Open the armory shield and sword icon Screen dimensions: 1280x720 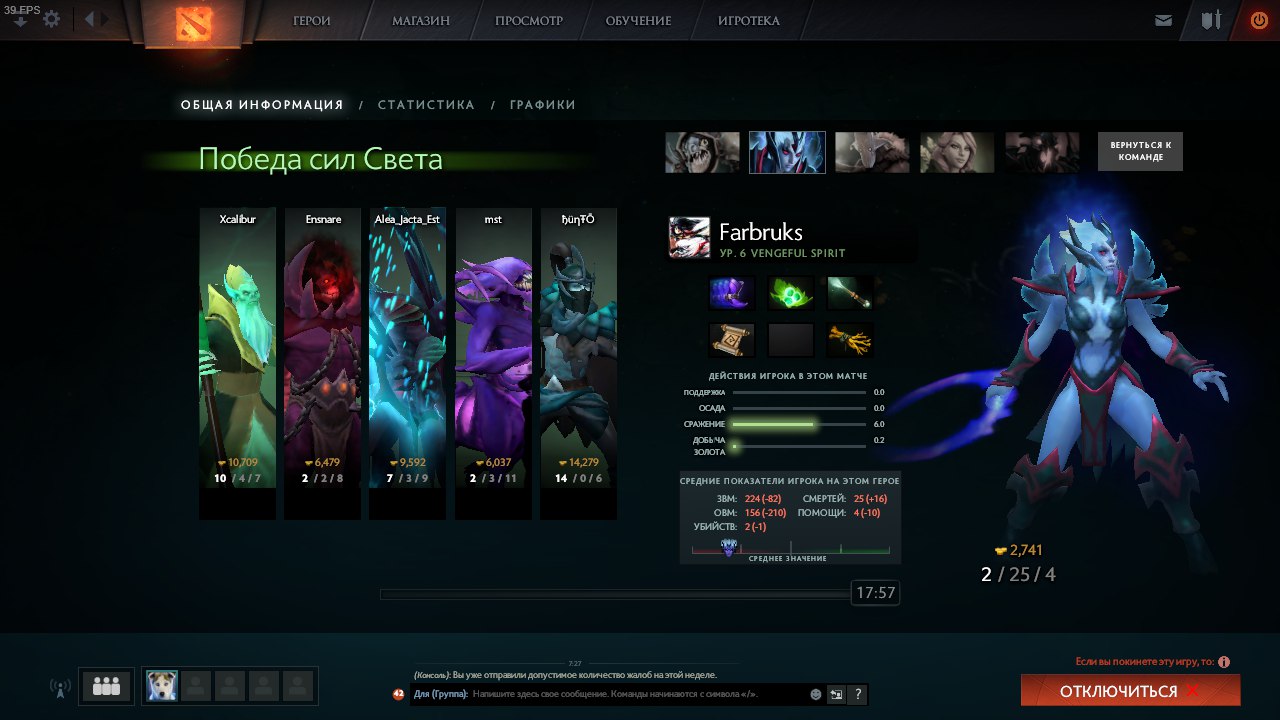tap(1210, 19)
